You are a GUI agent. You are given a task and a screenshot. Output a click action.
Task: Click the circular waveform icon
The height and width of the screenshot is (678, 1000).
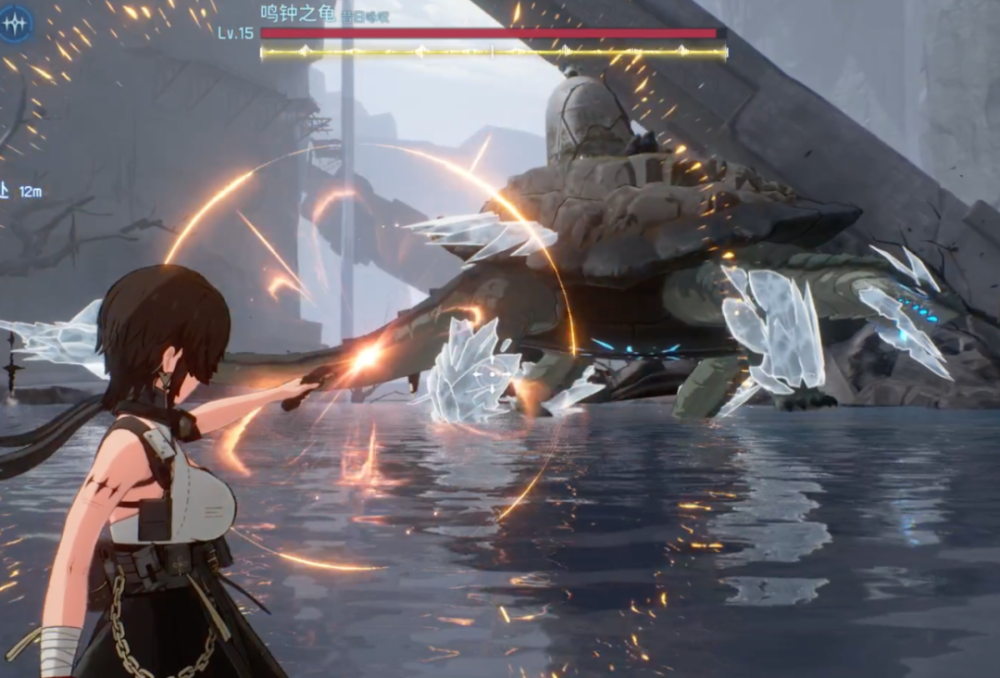(x=17, y=22)
